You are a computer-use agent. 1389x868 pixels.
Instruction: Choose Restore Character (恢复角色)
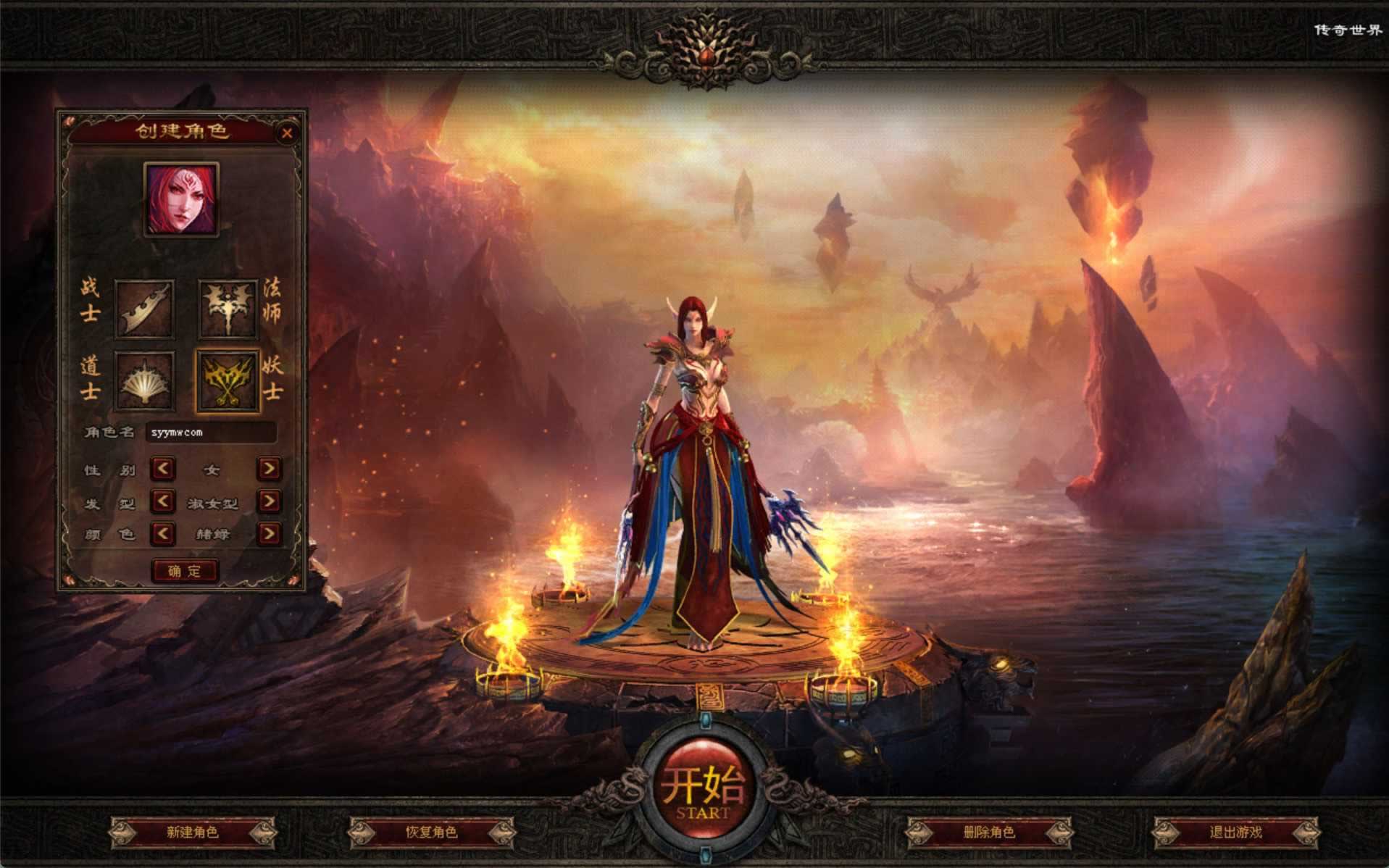(x=431, y=832)
